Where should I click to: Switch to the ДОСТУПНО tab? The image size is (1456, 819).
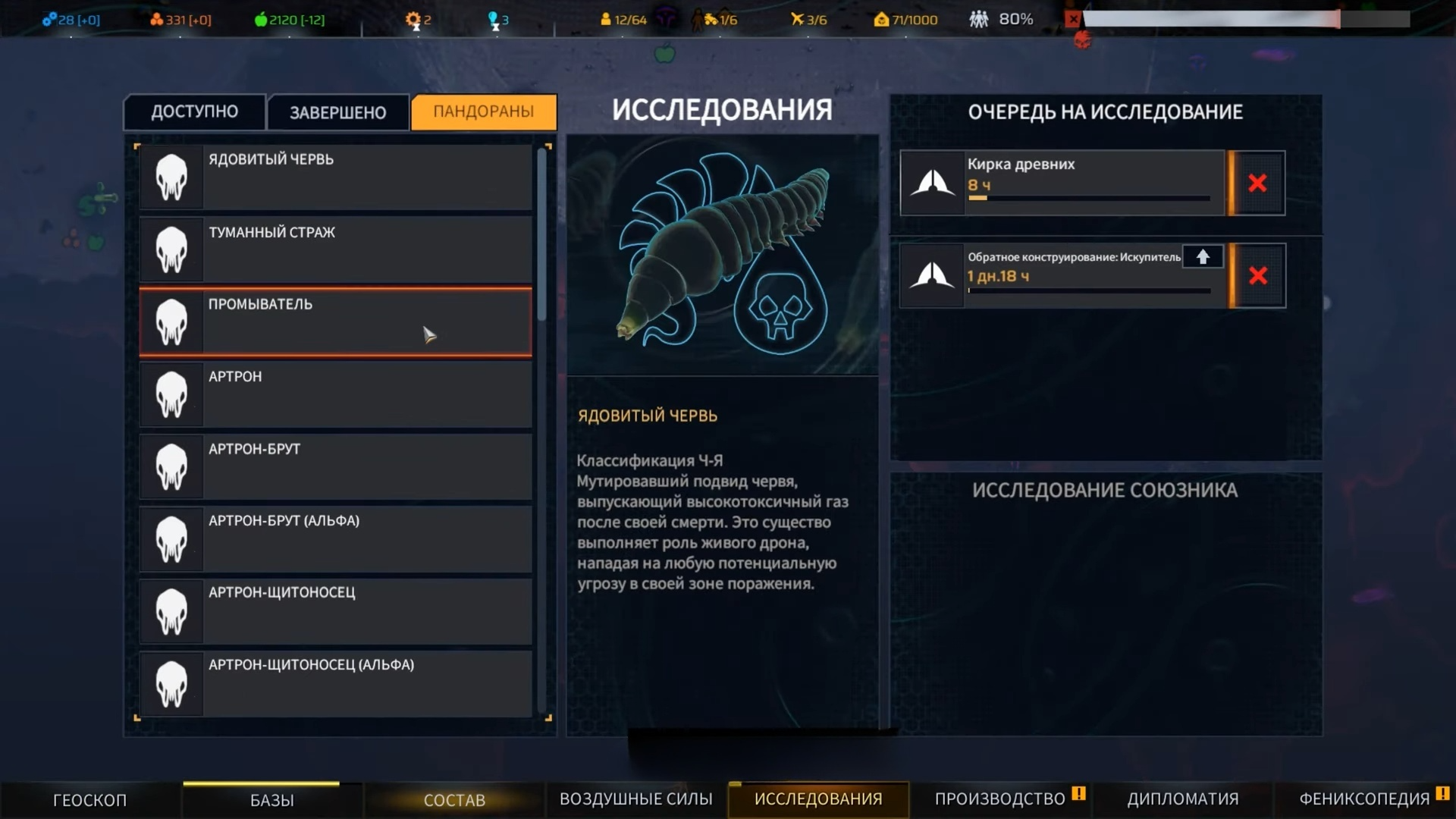coord(194,112)
